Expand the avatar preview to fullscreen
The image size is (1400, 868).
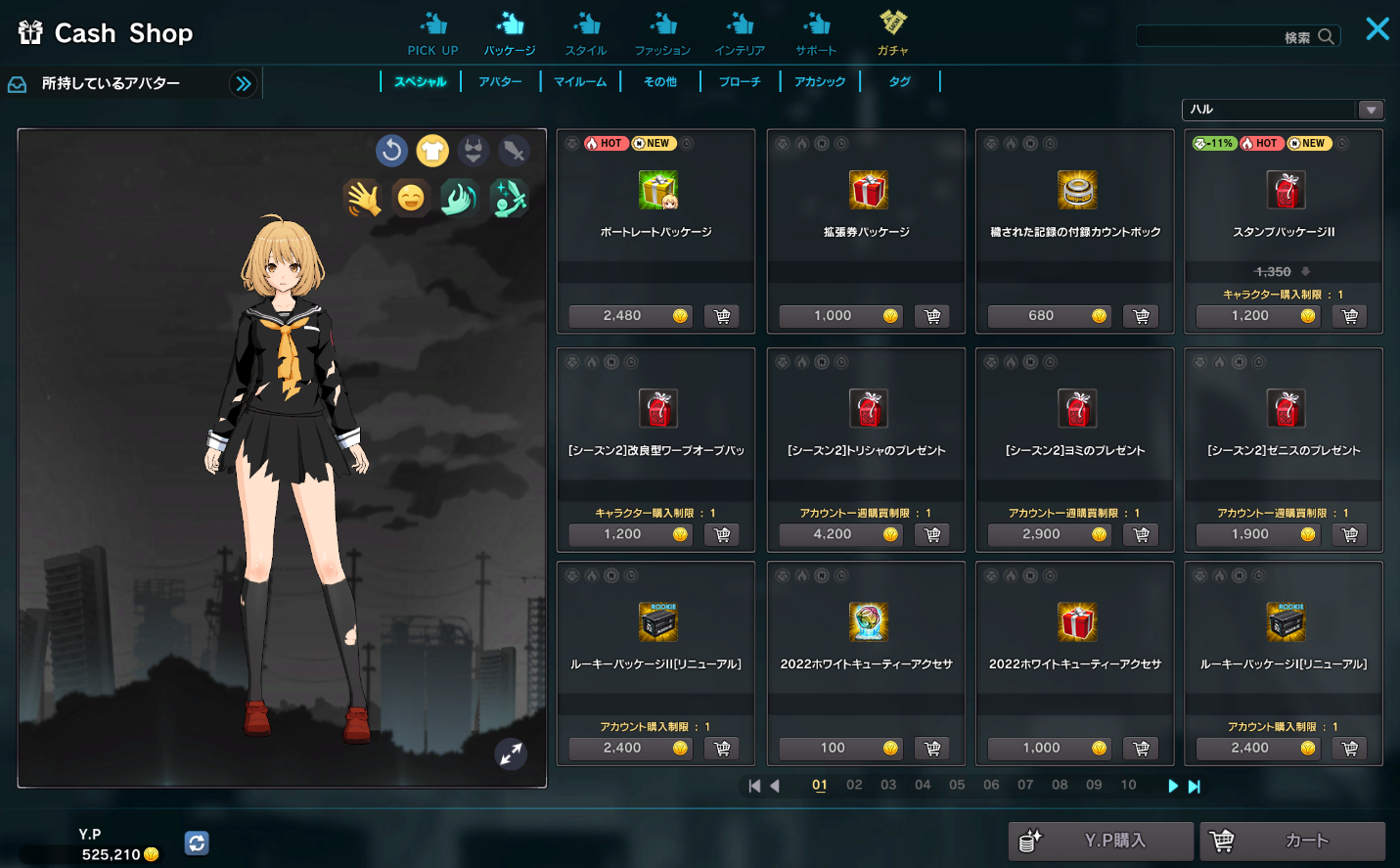[509, 754]
